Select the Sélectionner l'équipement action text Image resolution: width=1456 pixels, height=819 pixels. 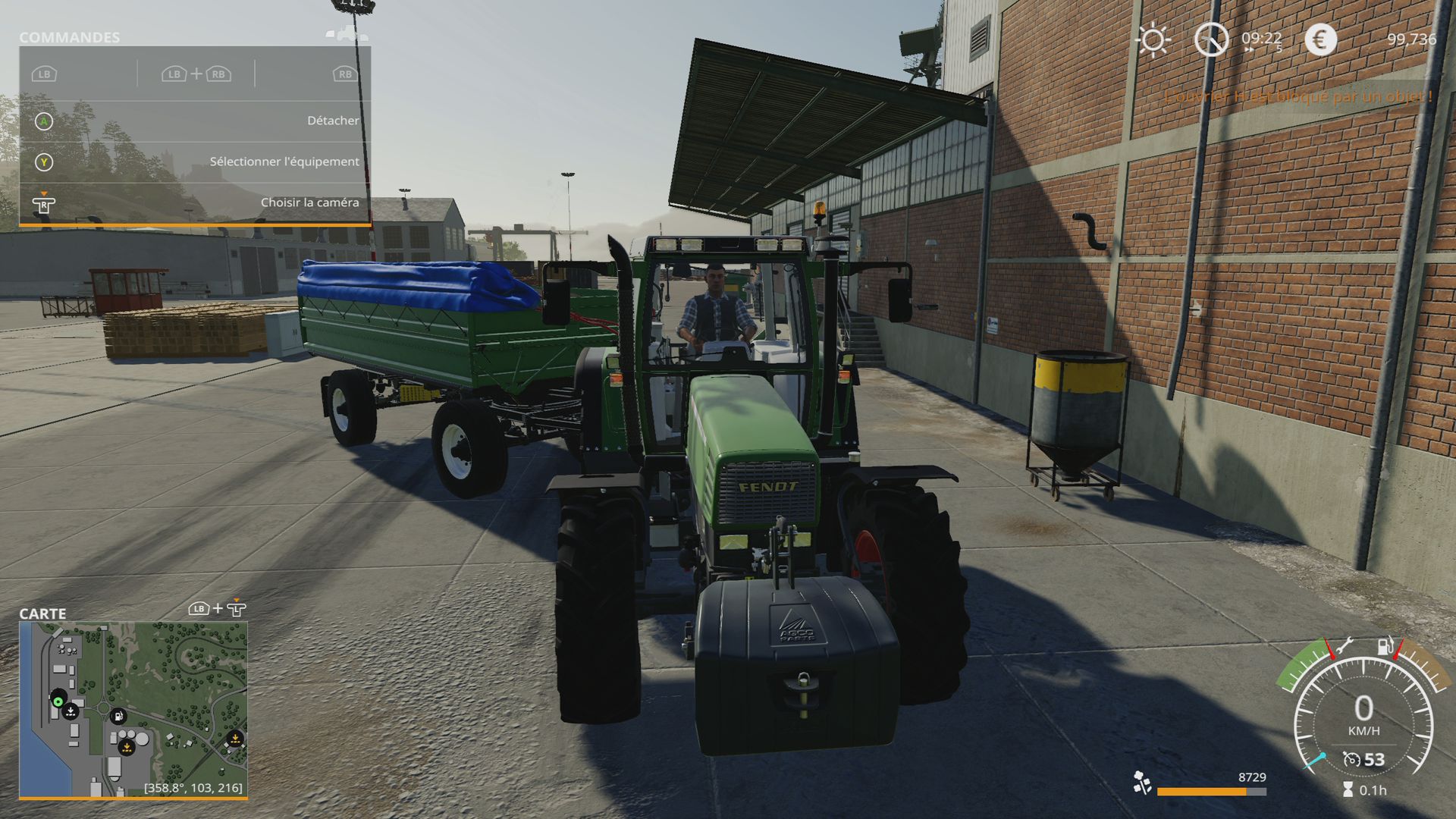pos(284,161)
